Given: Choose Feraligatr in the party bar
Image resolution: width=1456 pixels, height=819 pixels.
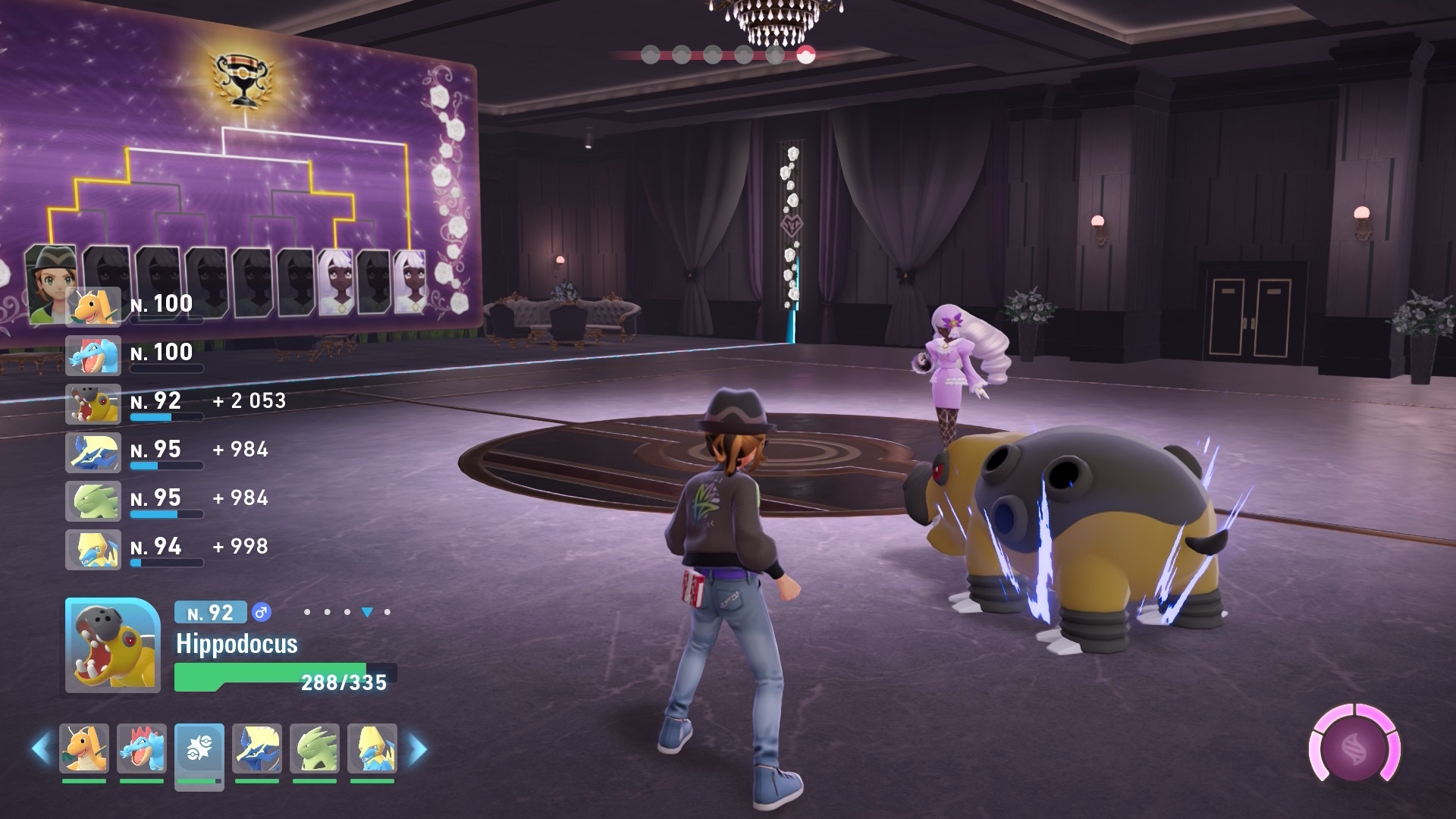Looking at the screenshot, I should (142, 748).
